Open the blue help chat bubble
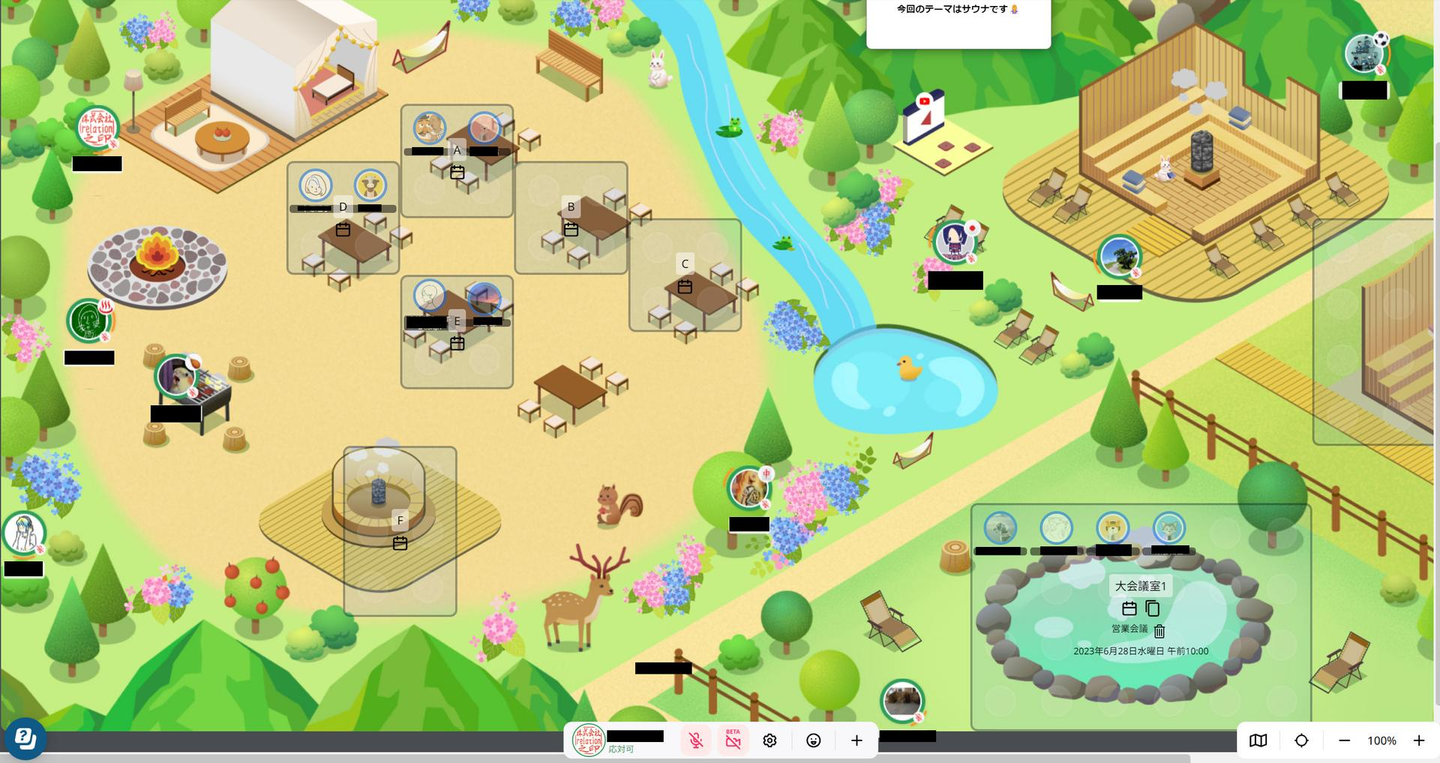This screenshot has width=1440, height=763. tap(26, 739)
